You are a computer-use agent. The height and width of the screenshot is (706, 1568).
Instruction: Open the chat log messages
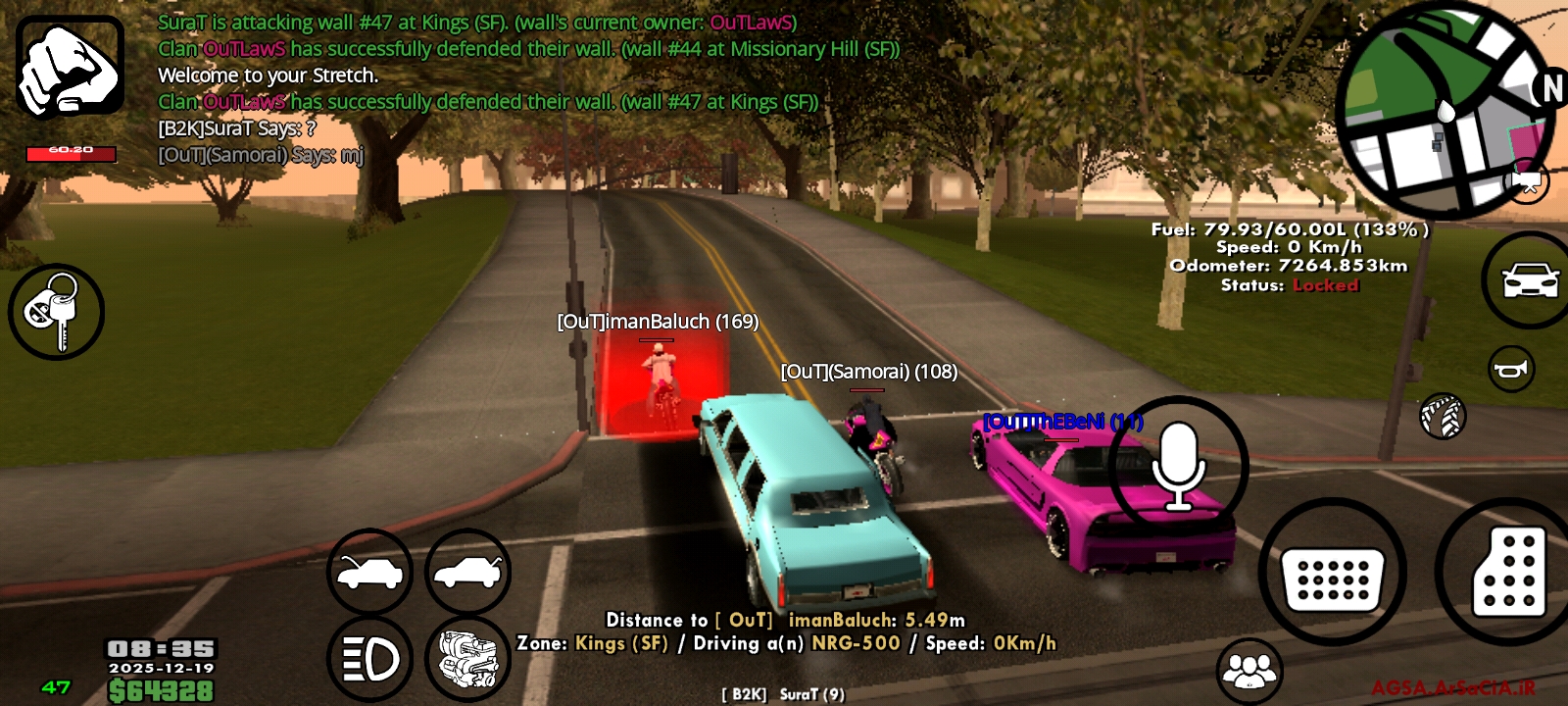tap(490, 88)
